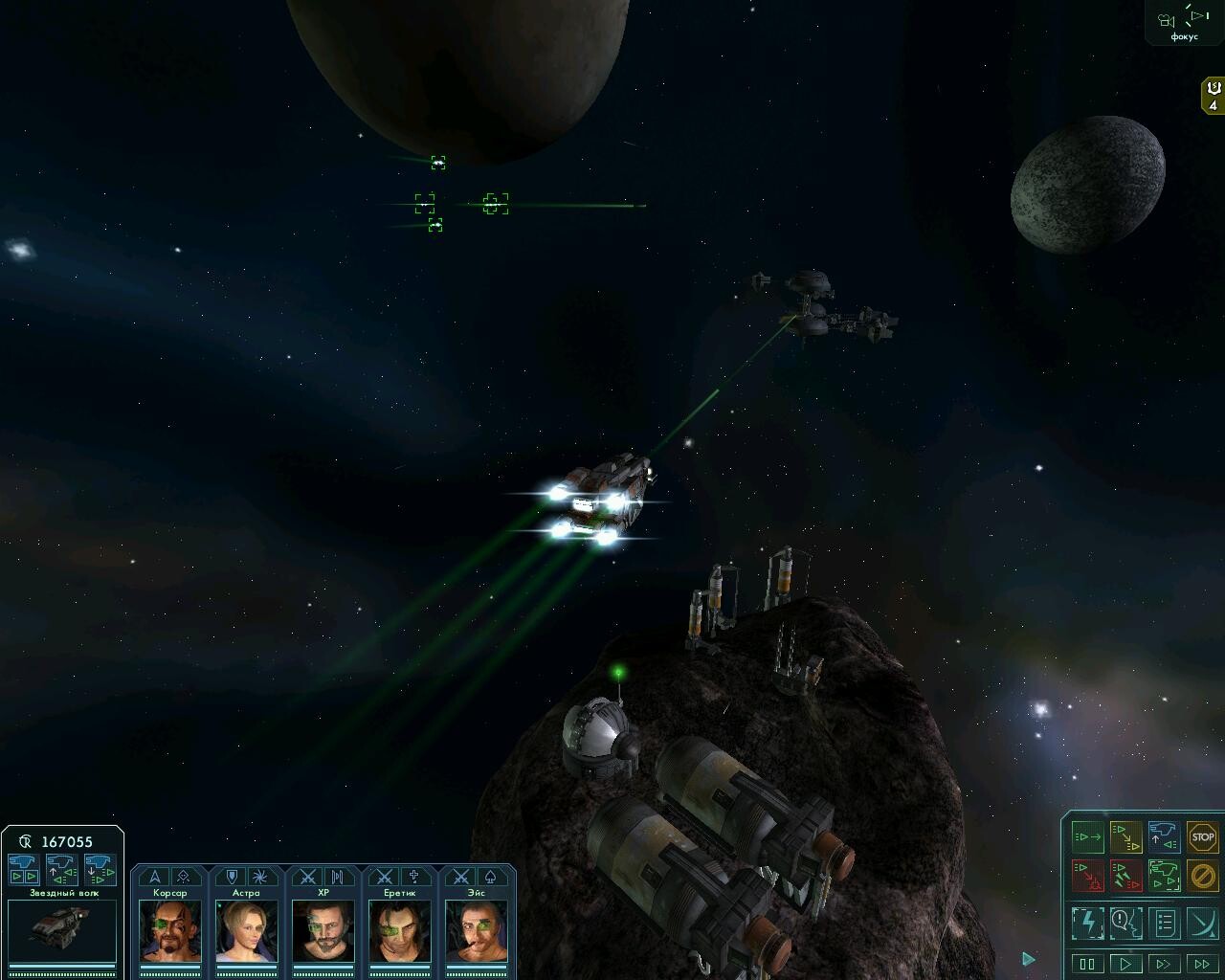This screenshot has width=1225, height=980.
Task: Pick the Еретик pilot portrait
Action: pyautogui.click(x=400, y=930)
